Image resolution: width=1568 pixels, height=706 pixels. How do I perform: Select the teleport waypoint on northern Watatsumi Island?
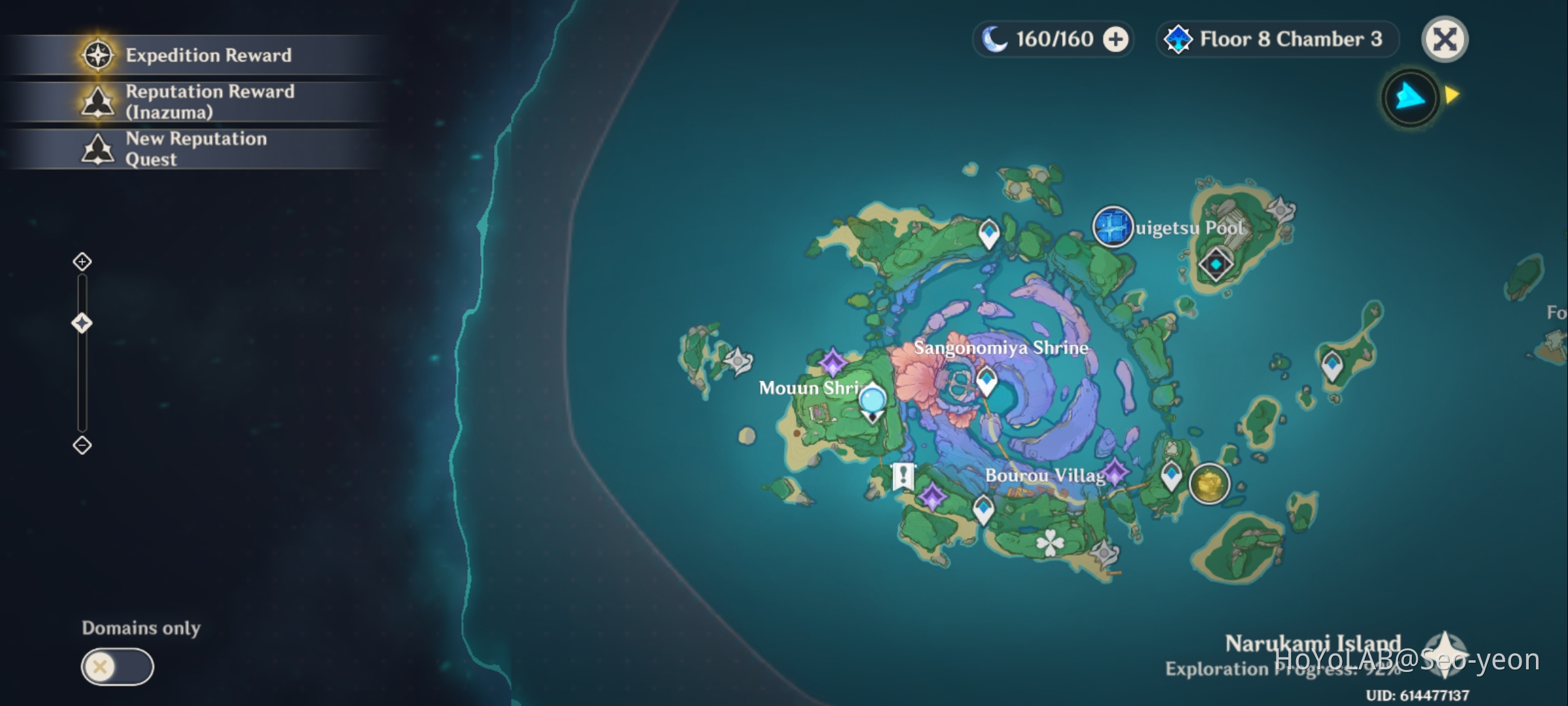pos(988,232)
